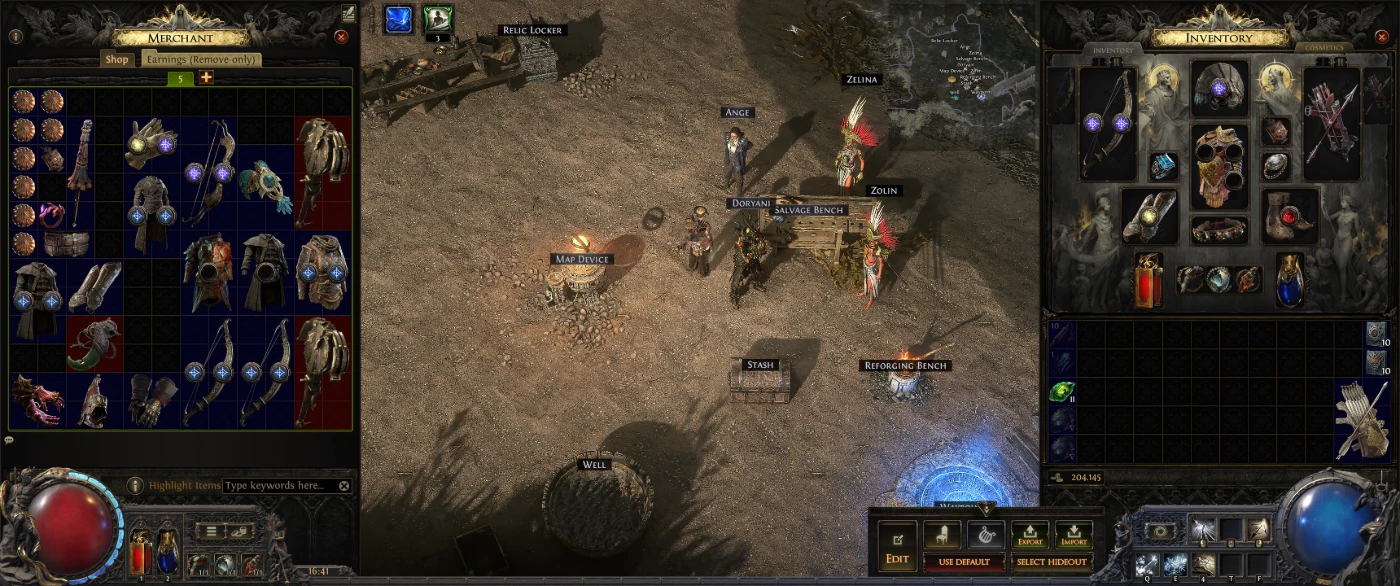Close the Merchant panel

pos(341,37)
